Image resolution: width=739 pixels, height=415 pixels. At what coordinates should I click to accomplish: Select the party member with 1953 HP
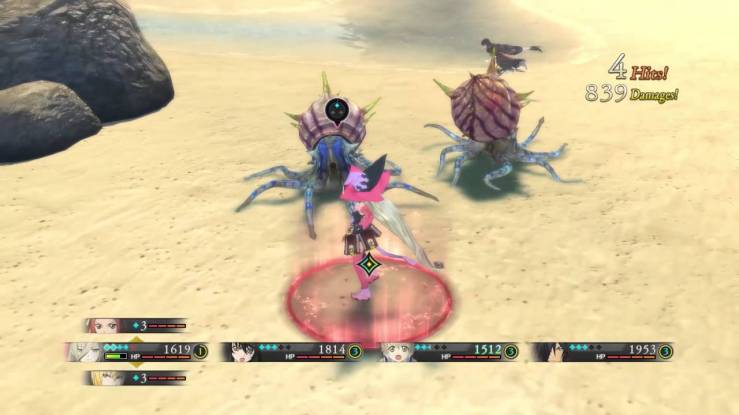pyautogui.click(x=602, y=351)
